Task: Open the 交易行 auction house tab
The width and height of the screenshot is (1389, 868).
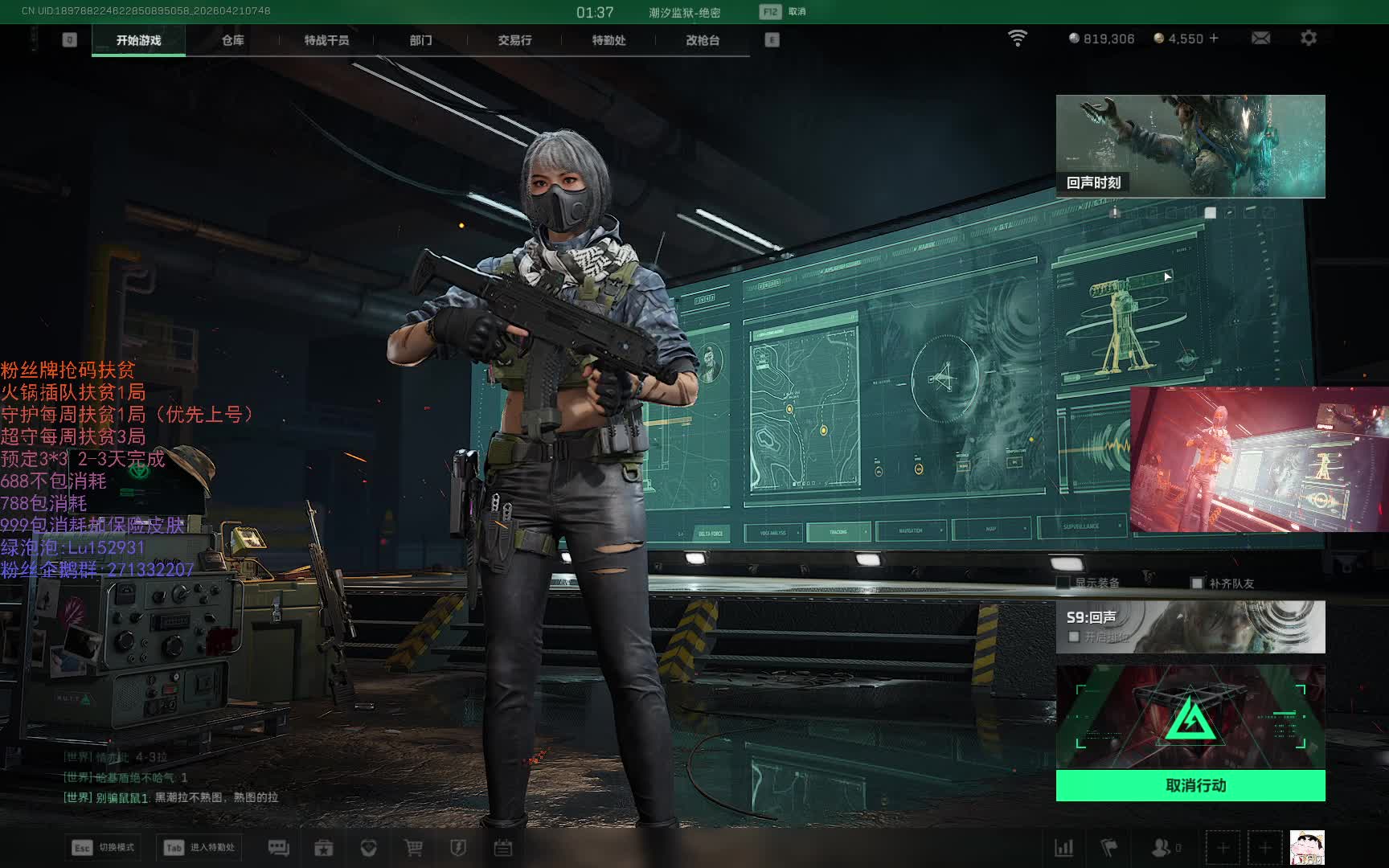Action: click(514, 40)
